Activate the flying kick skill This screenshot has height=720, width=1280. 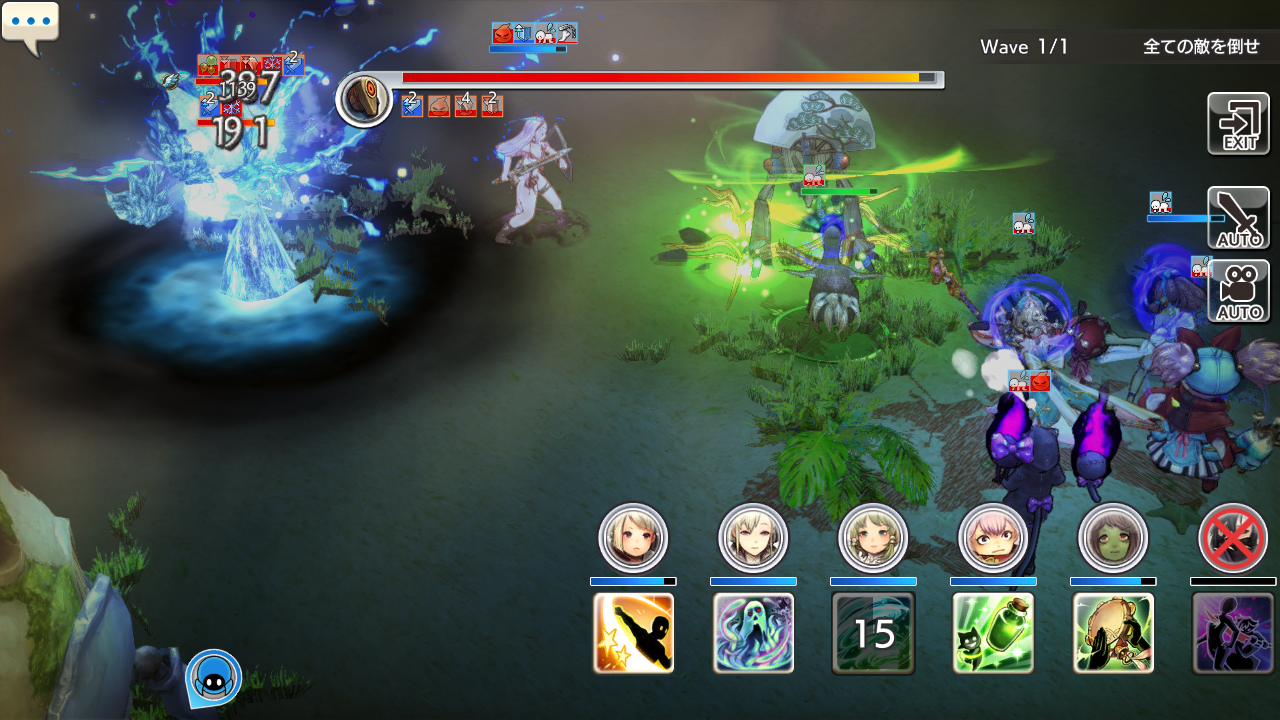click(x=633, y=633)
